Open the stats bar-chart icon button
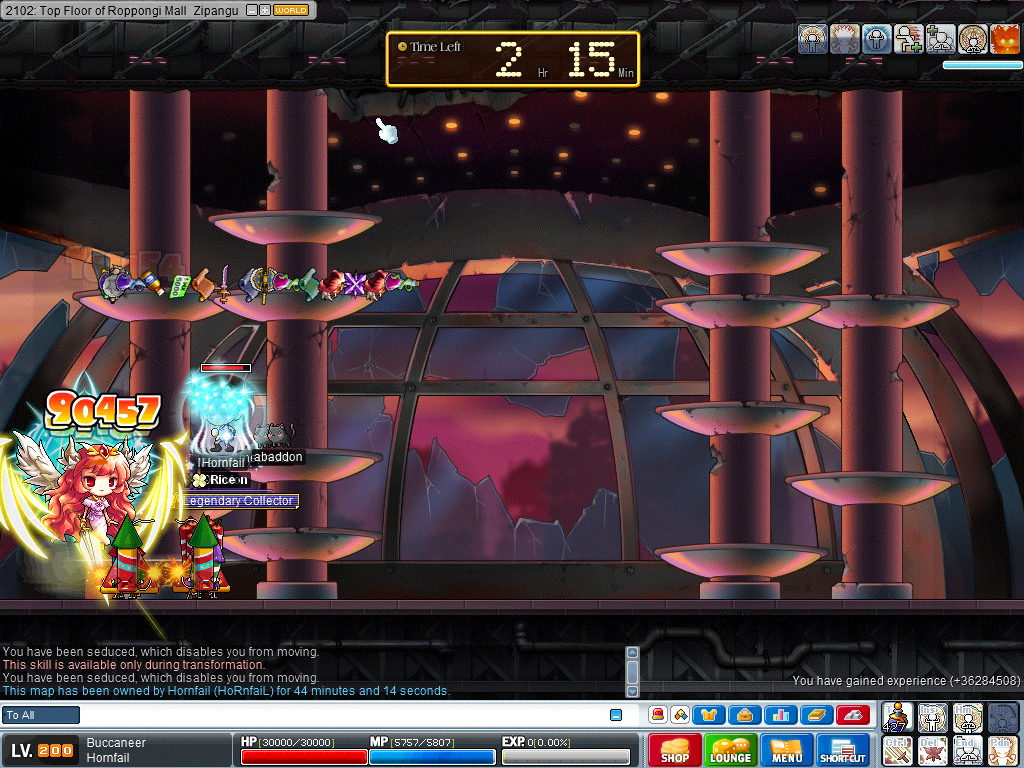The image size is (1024, 768). click(781, 715)
